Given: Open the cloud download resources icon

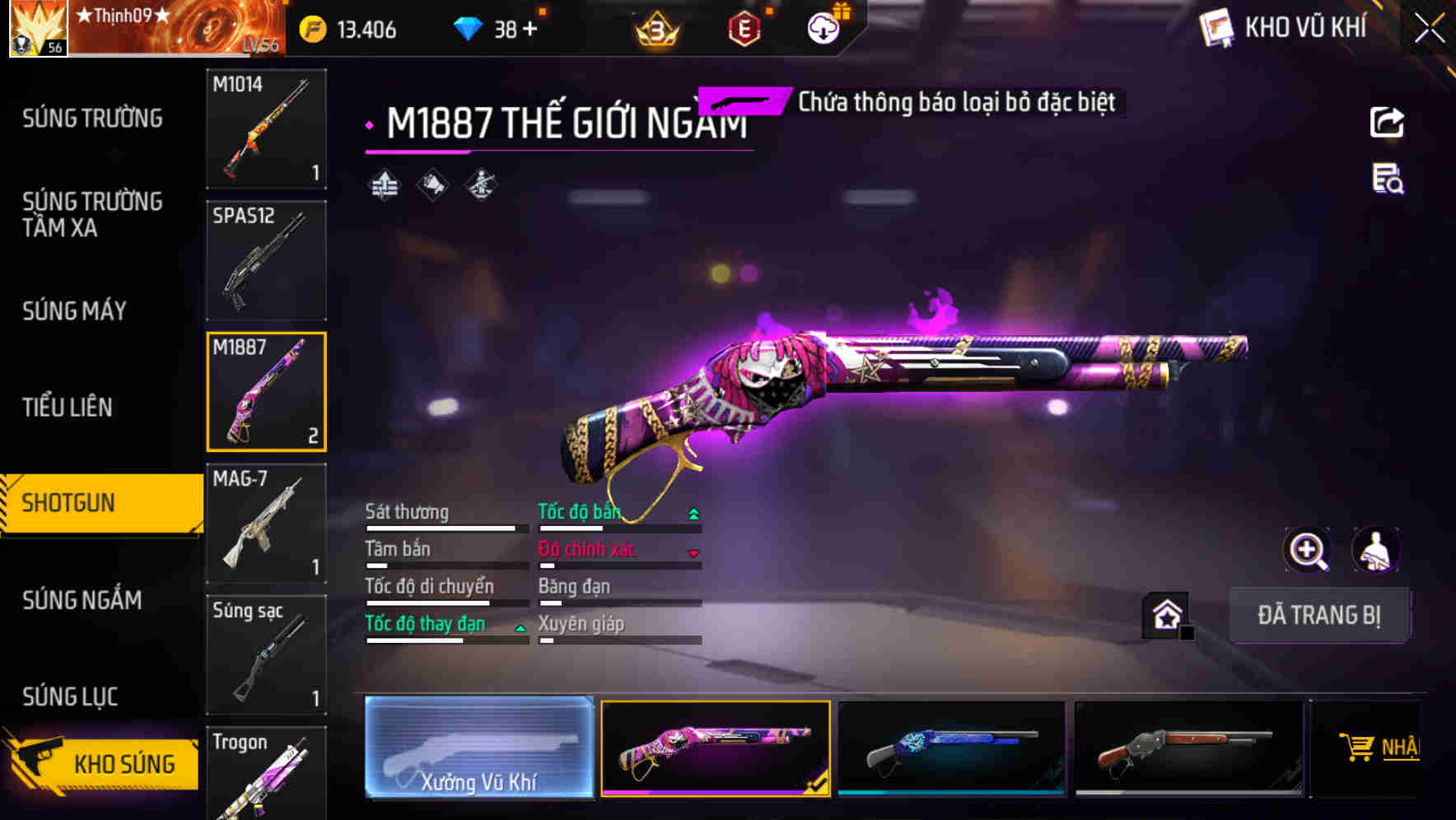Looking at the screenshot, I should pos(824,29).
